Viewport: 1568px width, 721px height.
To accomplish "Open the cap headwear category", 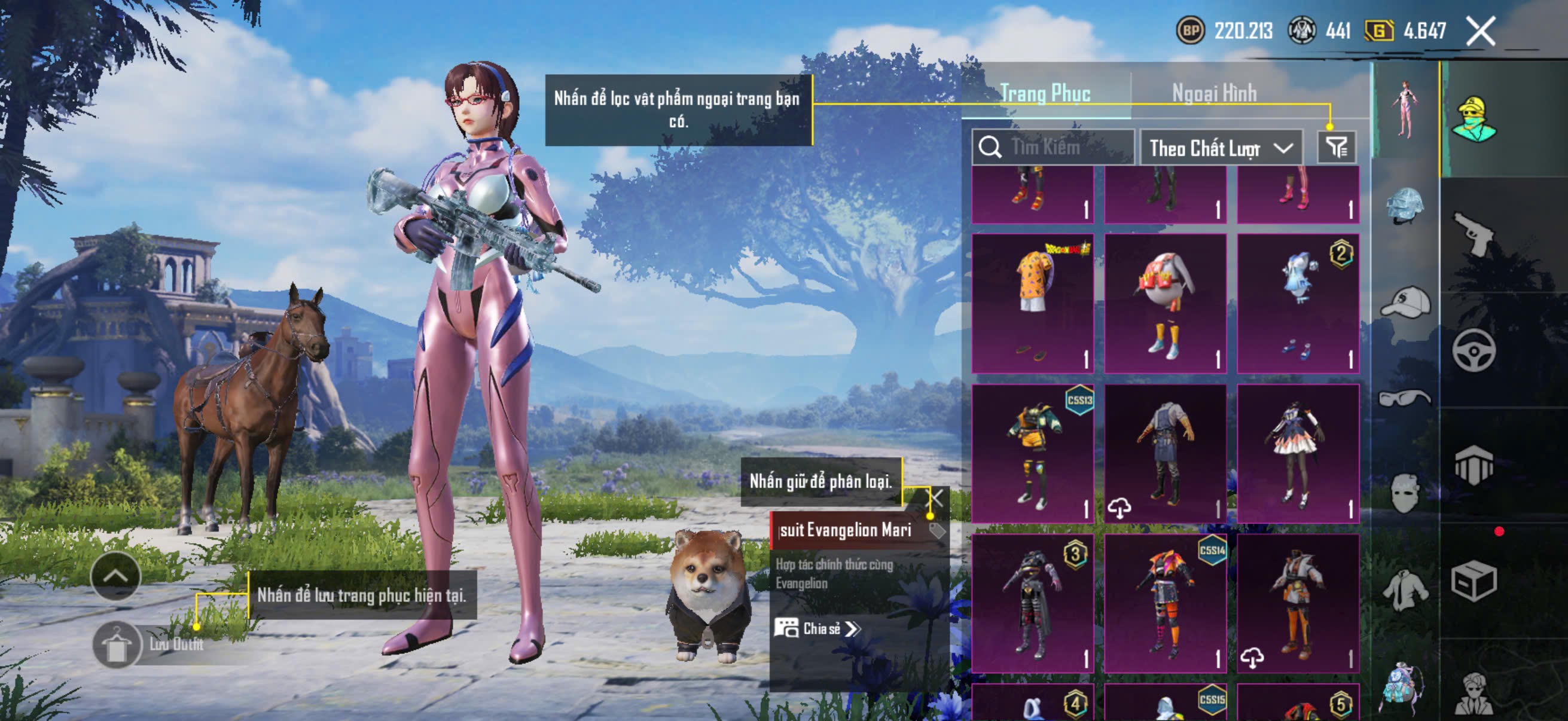I will pos(1405,303).
